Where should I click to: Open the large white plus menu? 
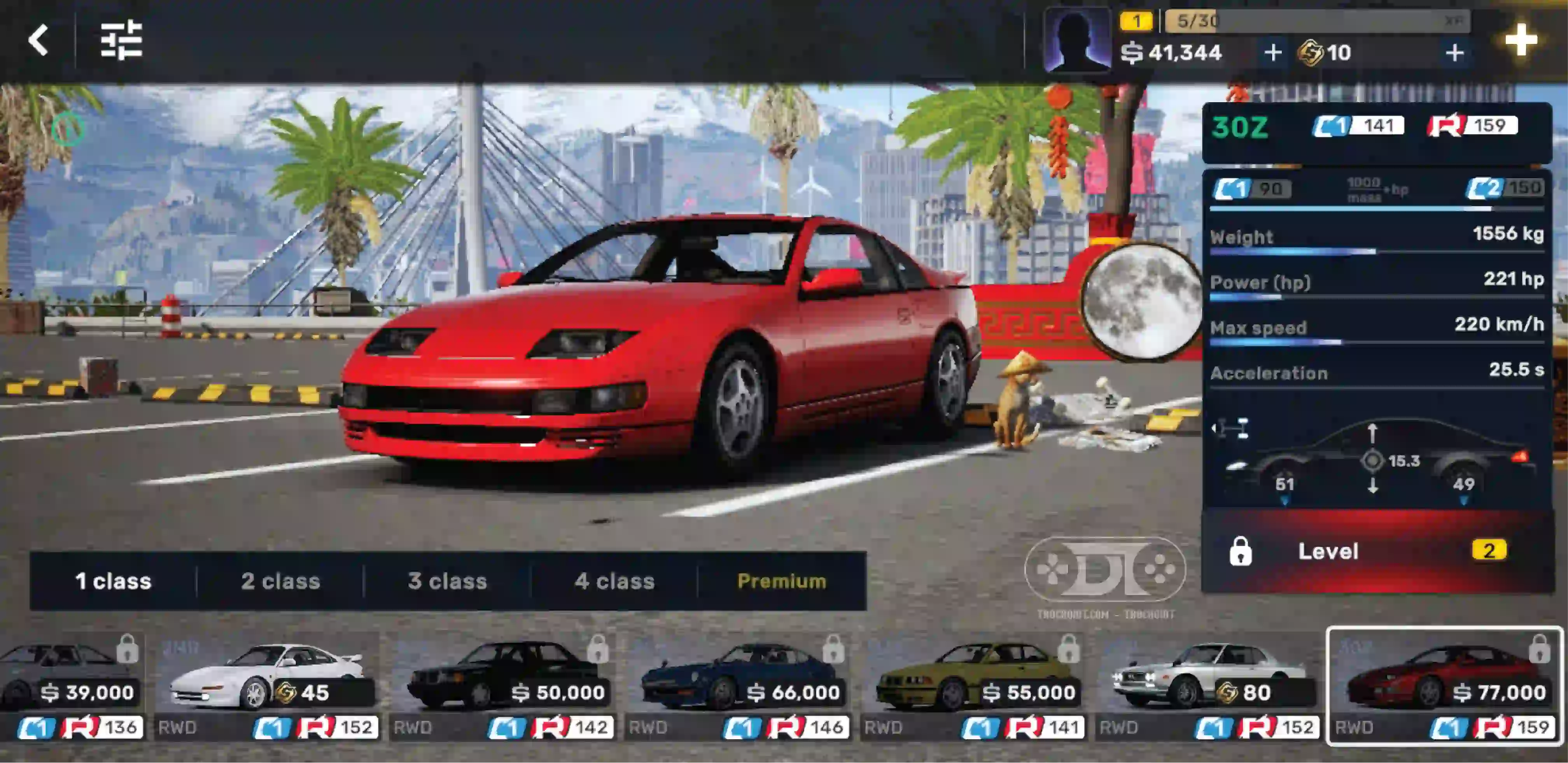click(x=1521, y=40)
